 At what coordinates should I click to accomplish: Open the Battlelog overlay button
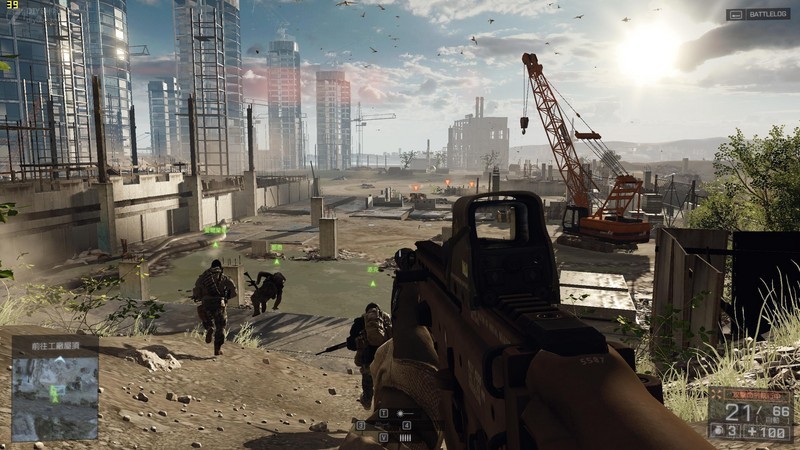point(758,15)
